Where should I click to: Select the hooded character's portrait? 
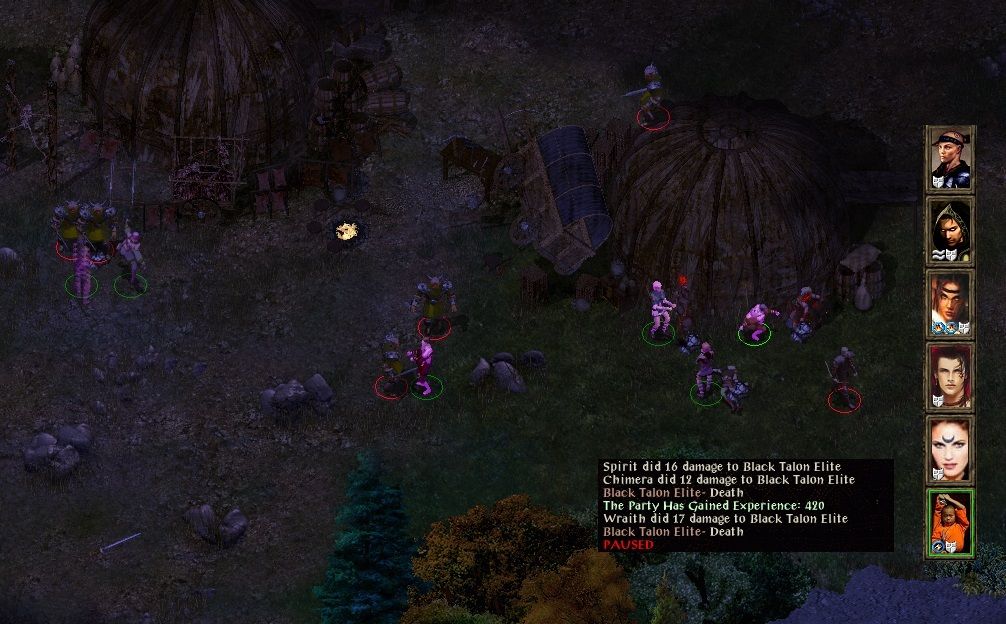(x=950, y=231)
